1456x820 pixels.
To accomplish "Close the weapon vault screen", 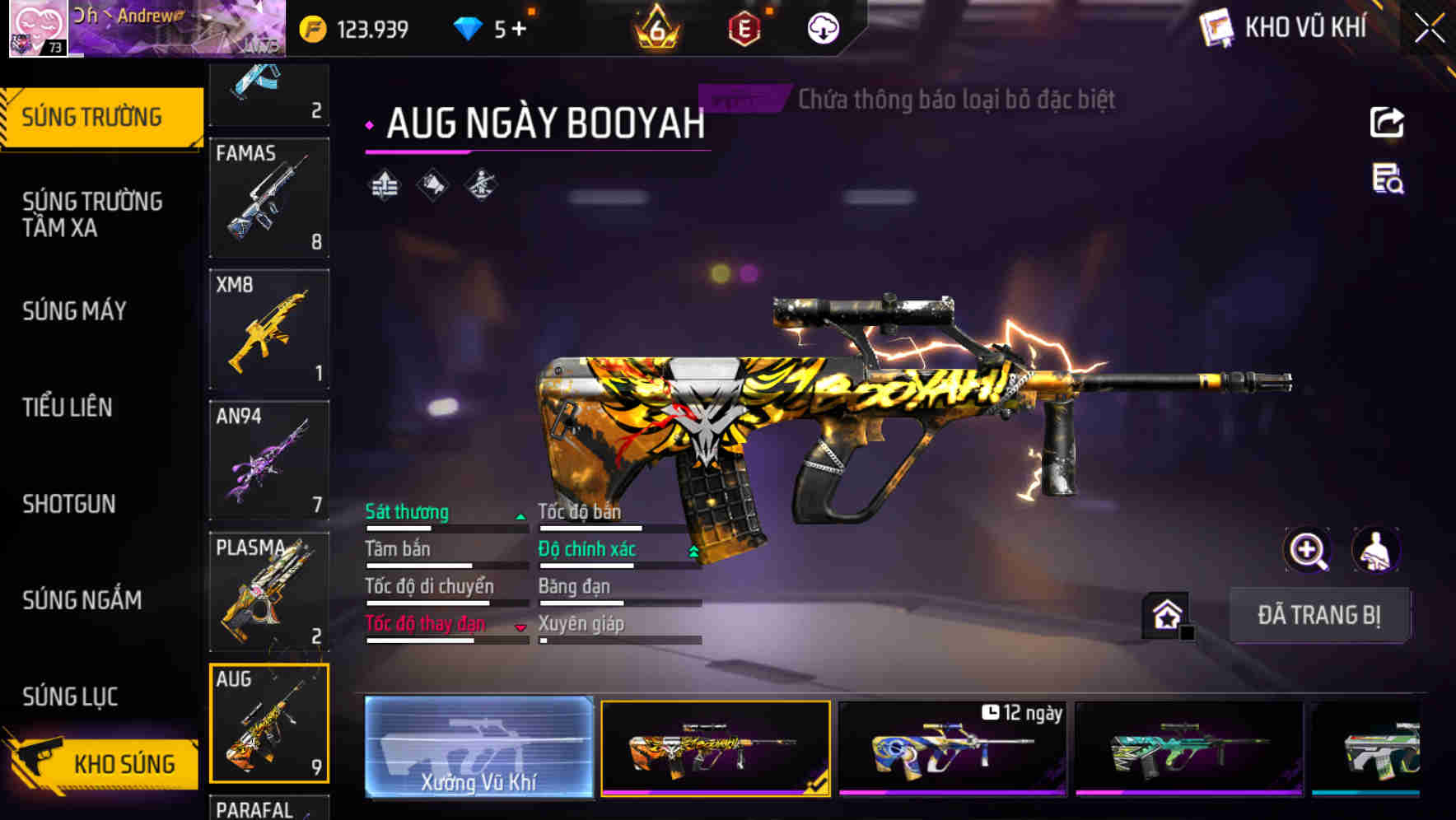I will coord(1429,29).
